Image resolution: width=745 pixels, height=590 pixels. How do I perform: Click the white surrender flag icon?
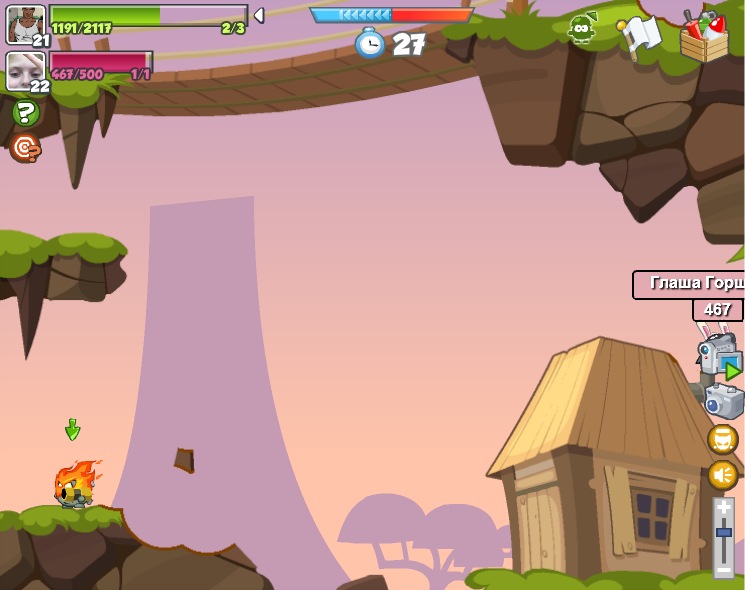point(640,35)
